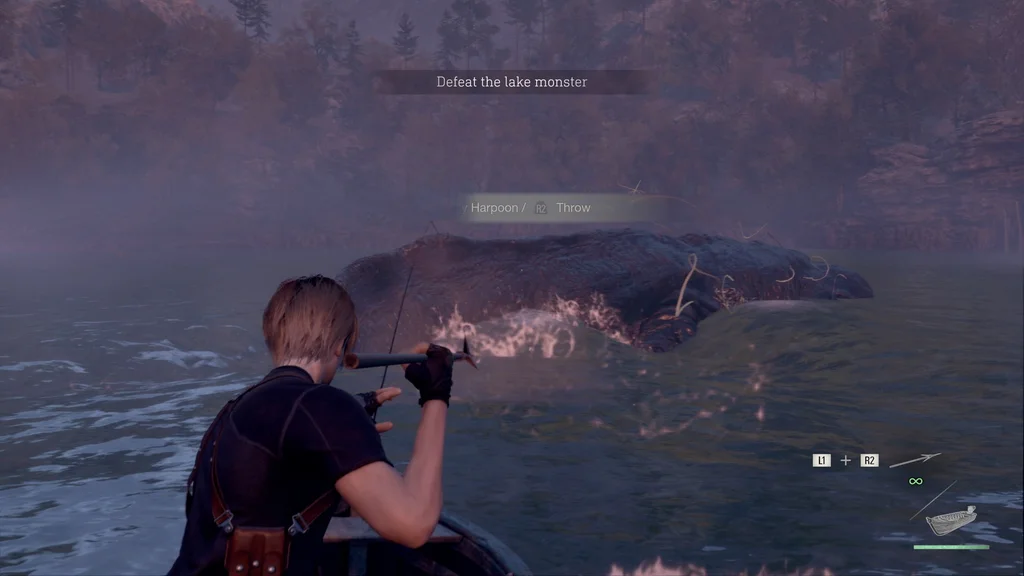
Task: Click the boat status icon
Action: pos(950,521)
